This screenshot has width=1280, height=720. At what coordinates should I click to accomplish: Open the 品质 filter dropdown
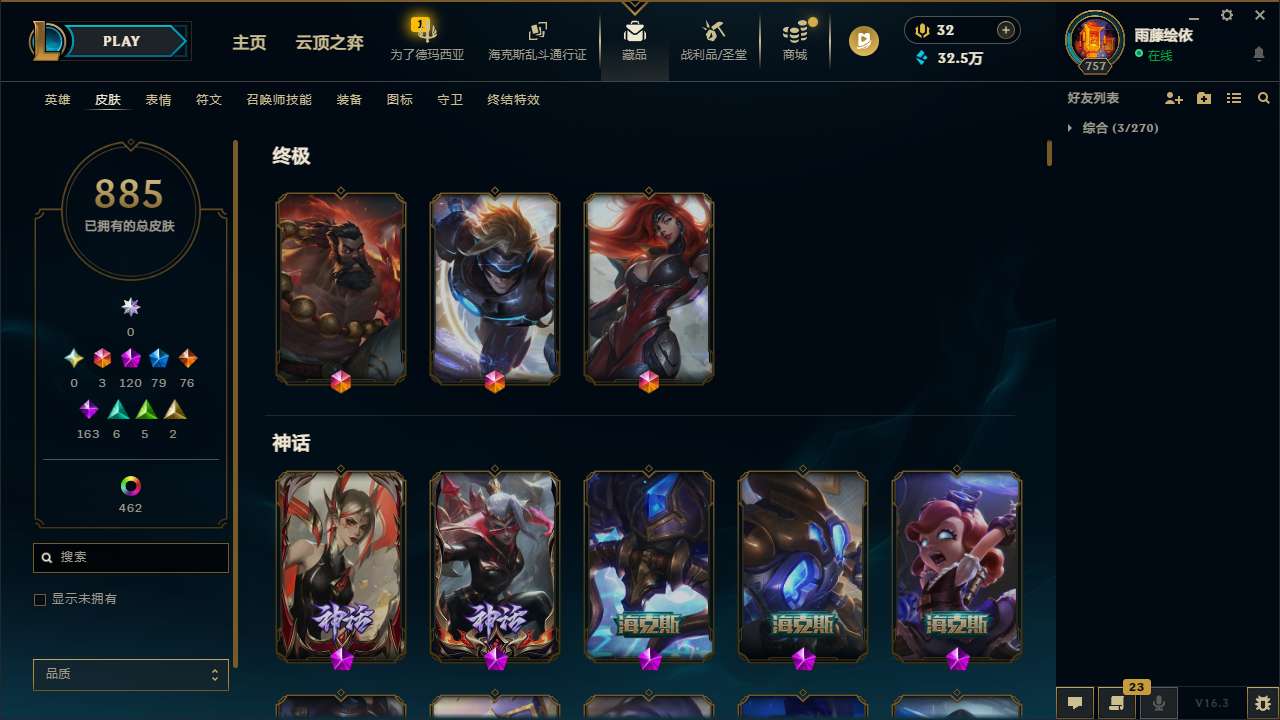(x=130, y=674)
